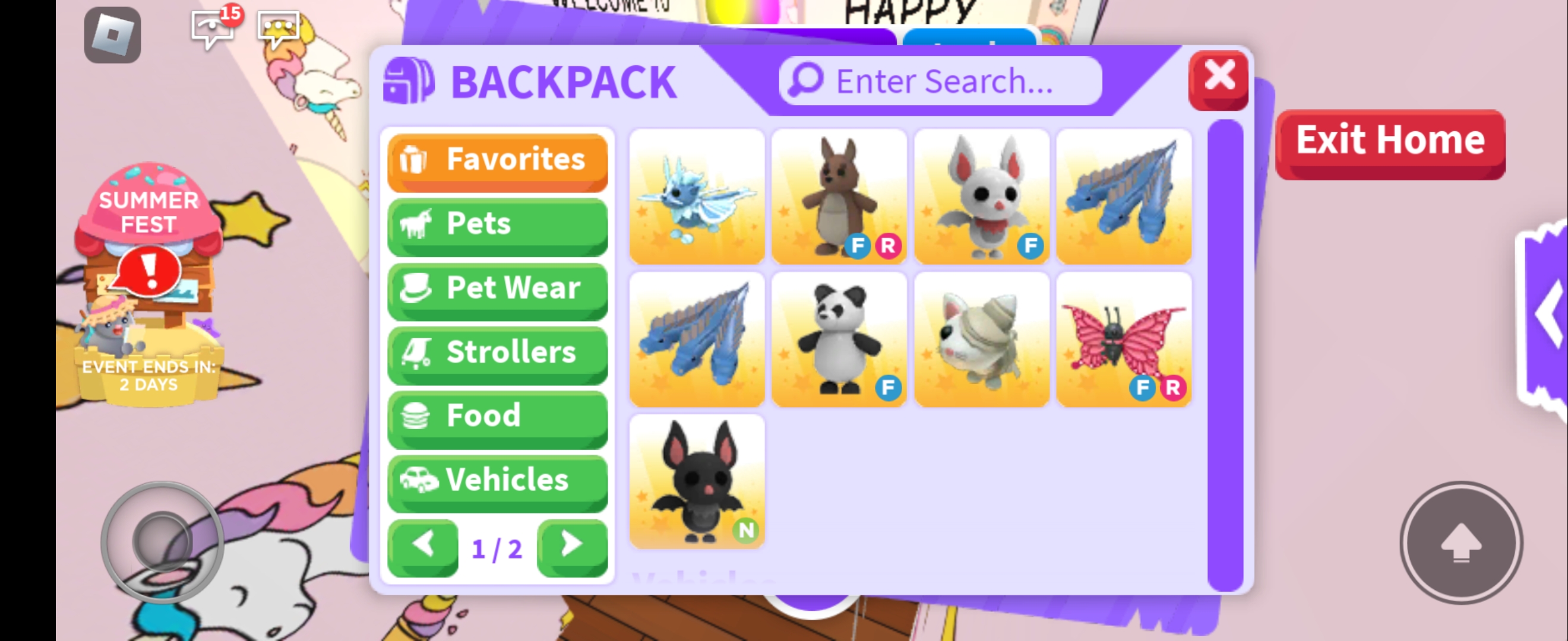Select the panda pet slot

coord(839,339)
